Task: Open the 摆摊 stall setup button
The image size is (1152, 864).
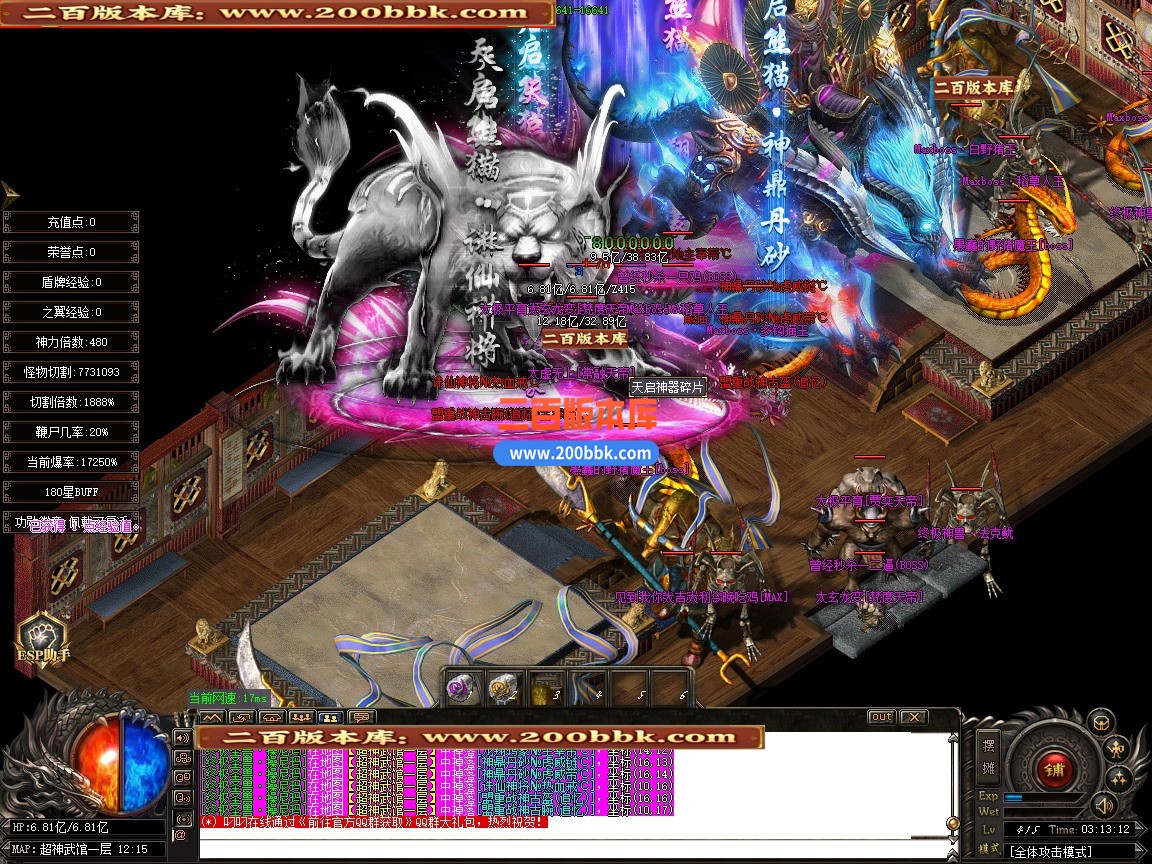Action: [989, 757]
